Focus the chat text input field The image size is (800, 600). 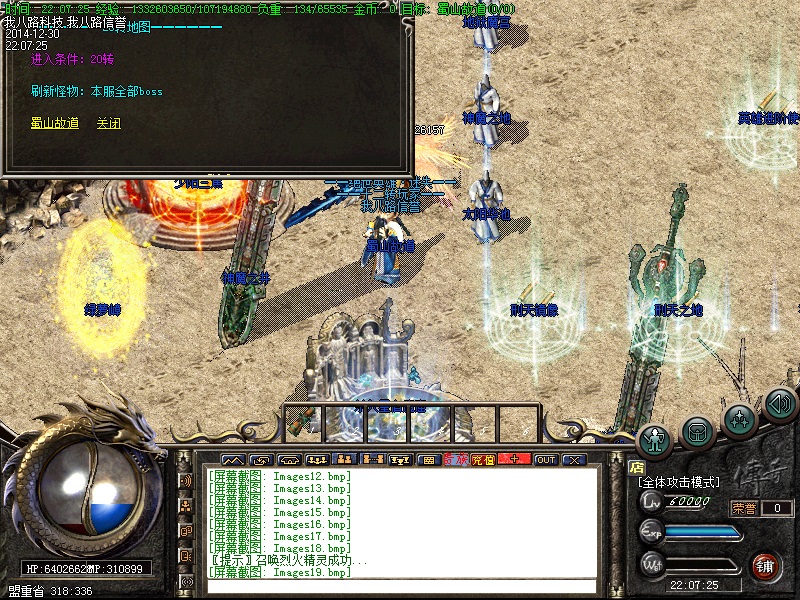tap(400, 586)
